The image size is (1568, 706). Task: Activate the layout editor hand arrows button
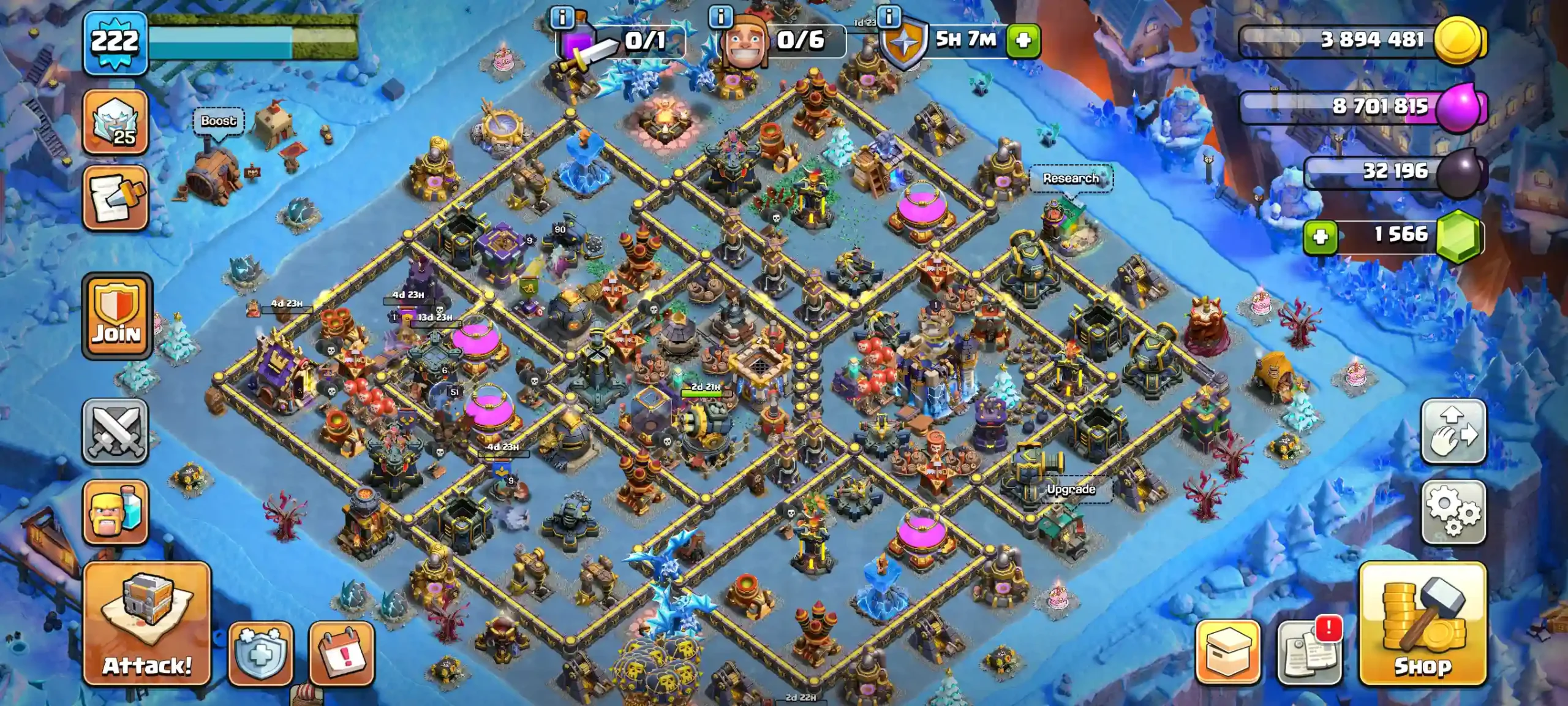(x=1453, y=431)
